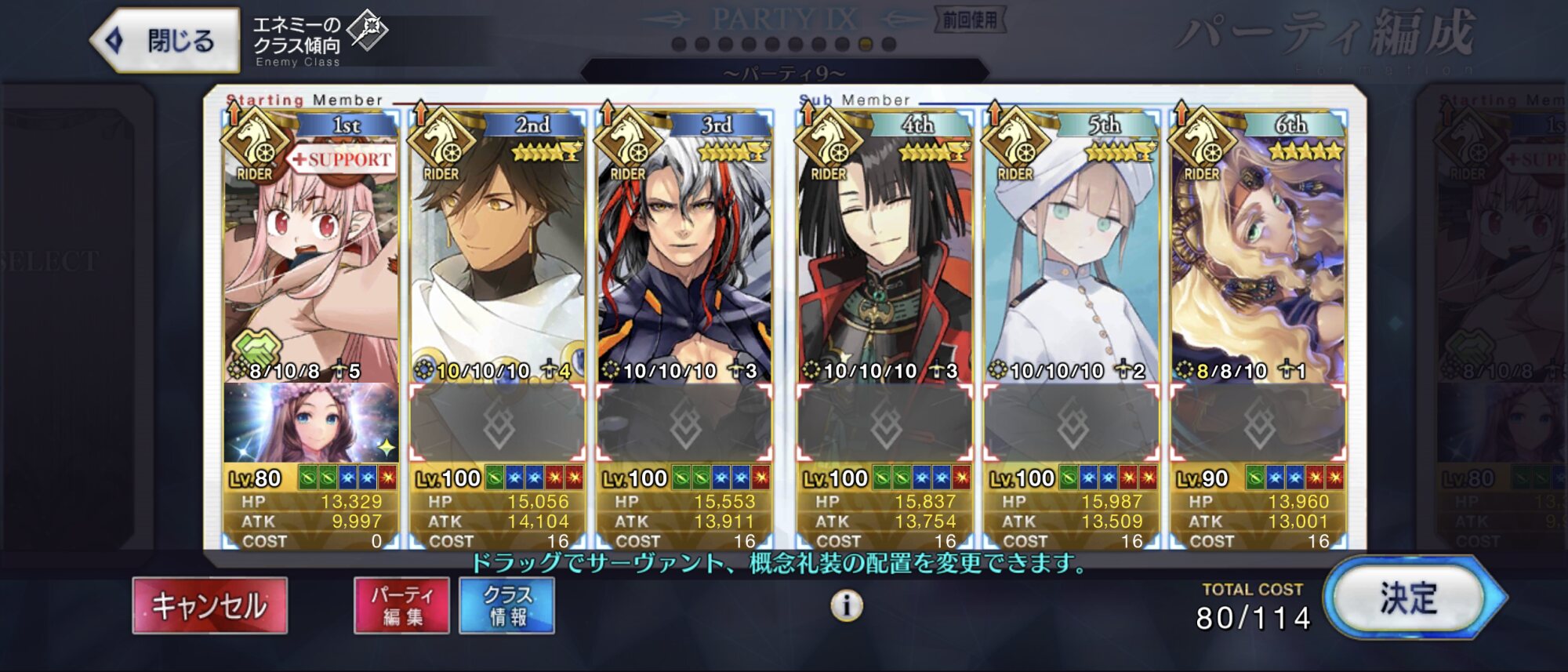Show the enemy class tendency icon
1568x672 pixels.
[368, 30]
